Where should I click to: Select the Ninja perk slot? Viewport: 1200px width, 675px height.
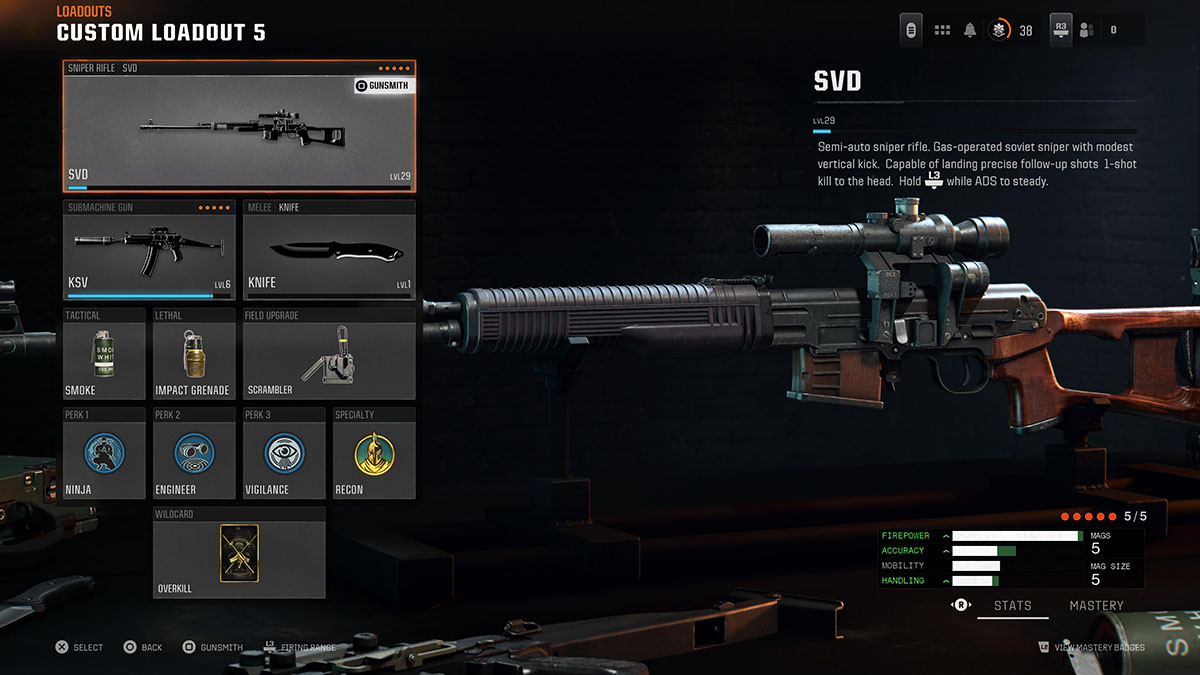tap(104, 453)
